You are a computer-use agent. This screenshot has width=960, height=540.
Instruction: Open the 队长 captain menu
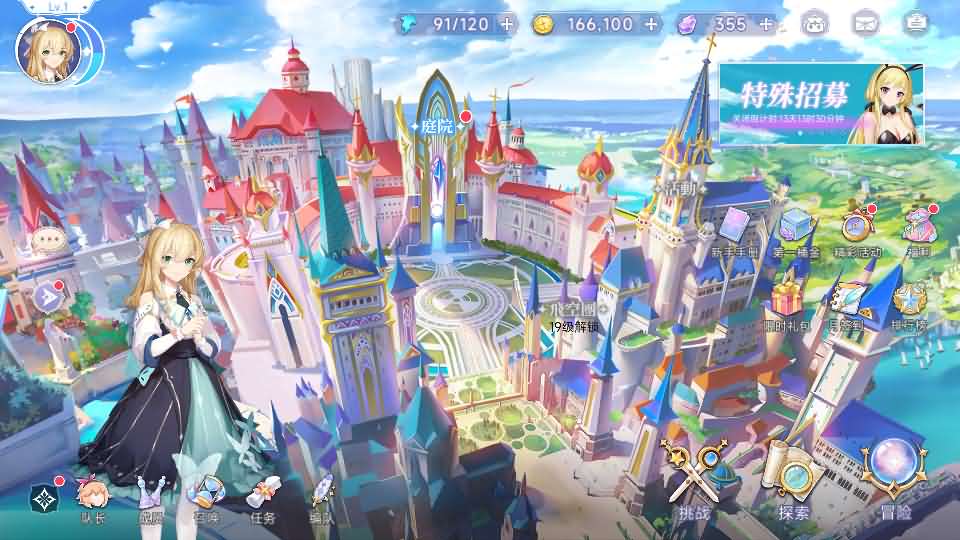click(93, 500)
